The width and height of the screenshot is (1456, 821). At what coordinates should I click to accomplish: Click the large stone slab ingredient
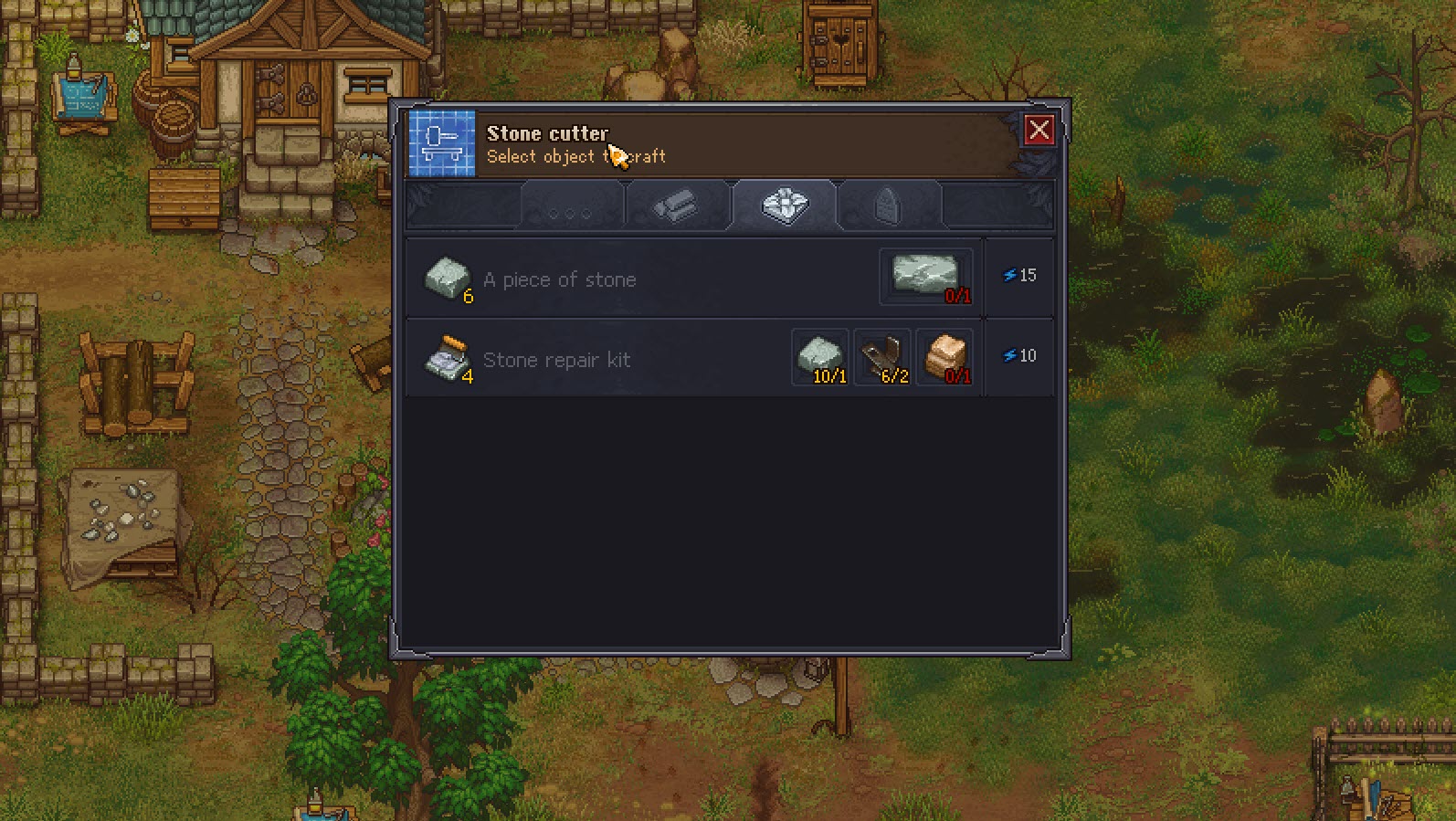(925, 276)
